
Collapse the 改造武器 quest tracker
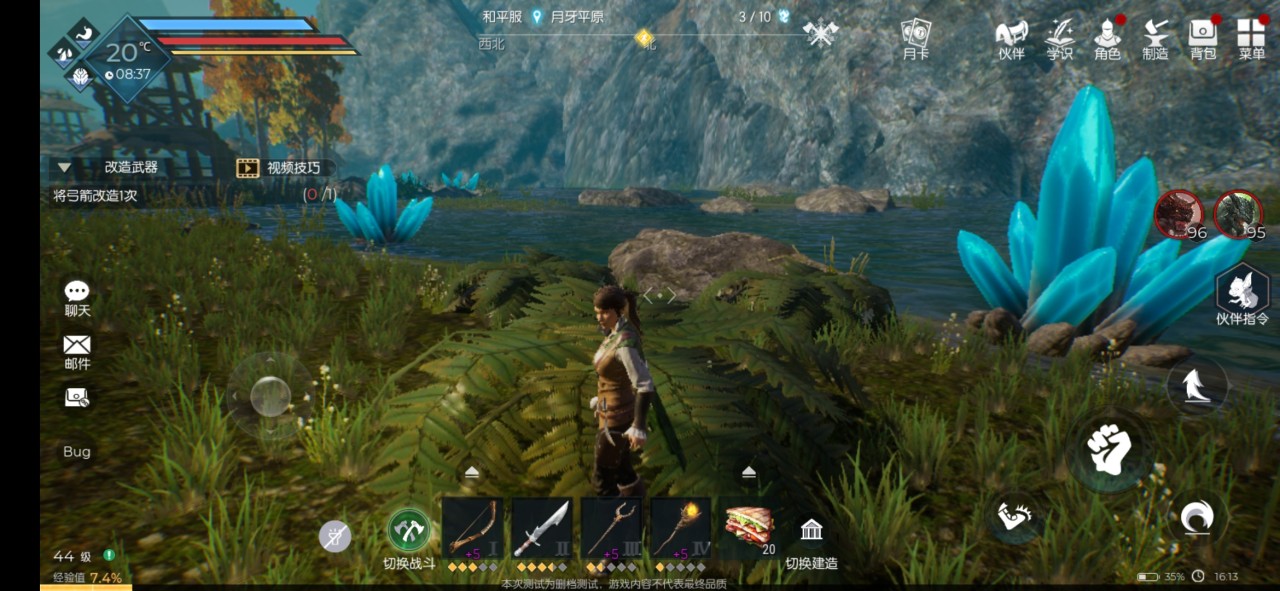pos(64,168)
